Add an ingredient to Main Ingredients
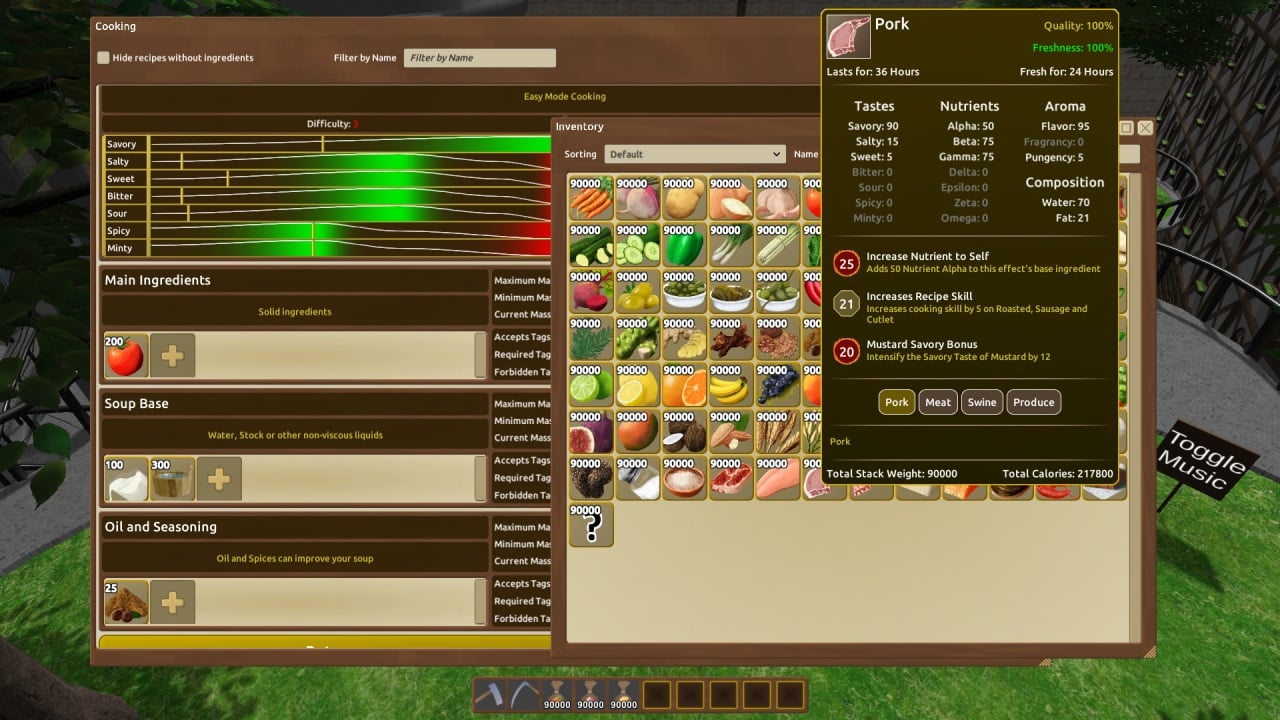The width and height of the screenshot is (1280, 720). coord(172,356)
